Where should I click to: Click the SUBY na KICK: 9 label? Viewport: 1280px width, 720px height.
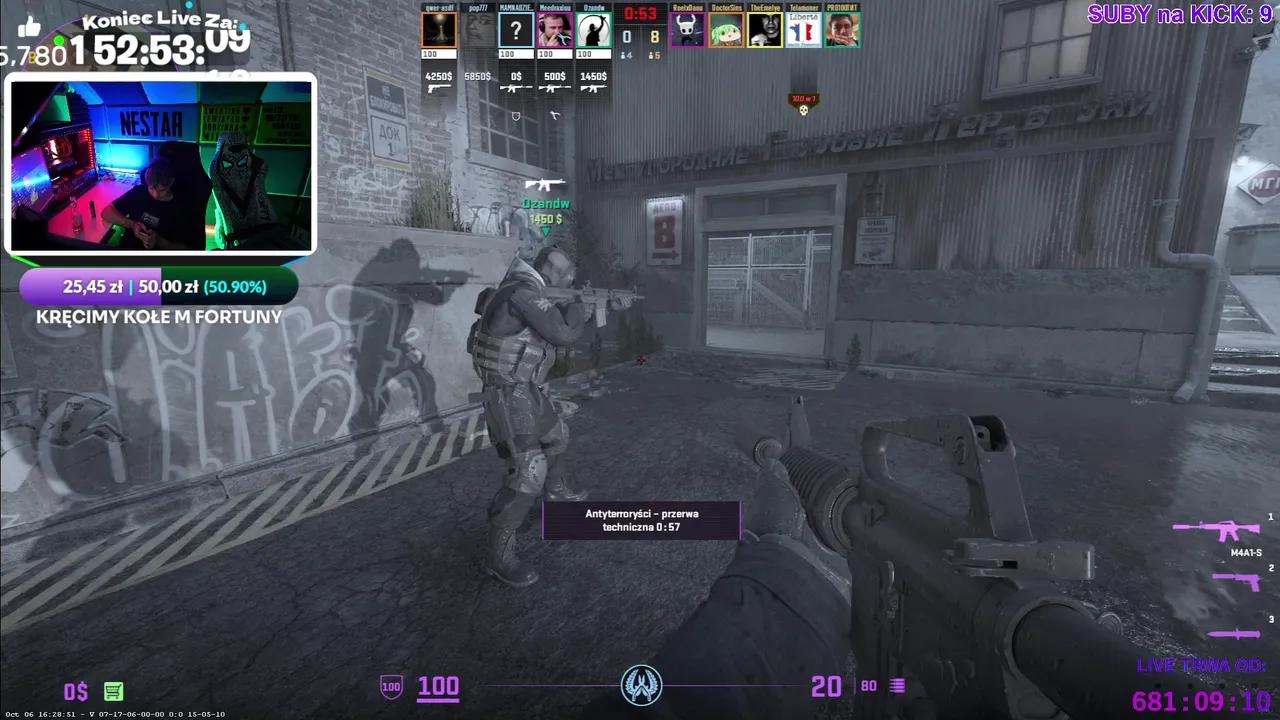click(x=1180, y=14)
